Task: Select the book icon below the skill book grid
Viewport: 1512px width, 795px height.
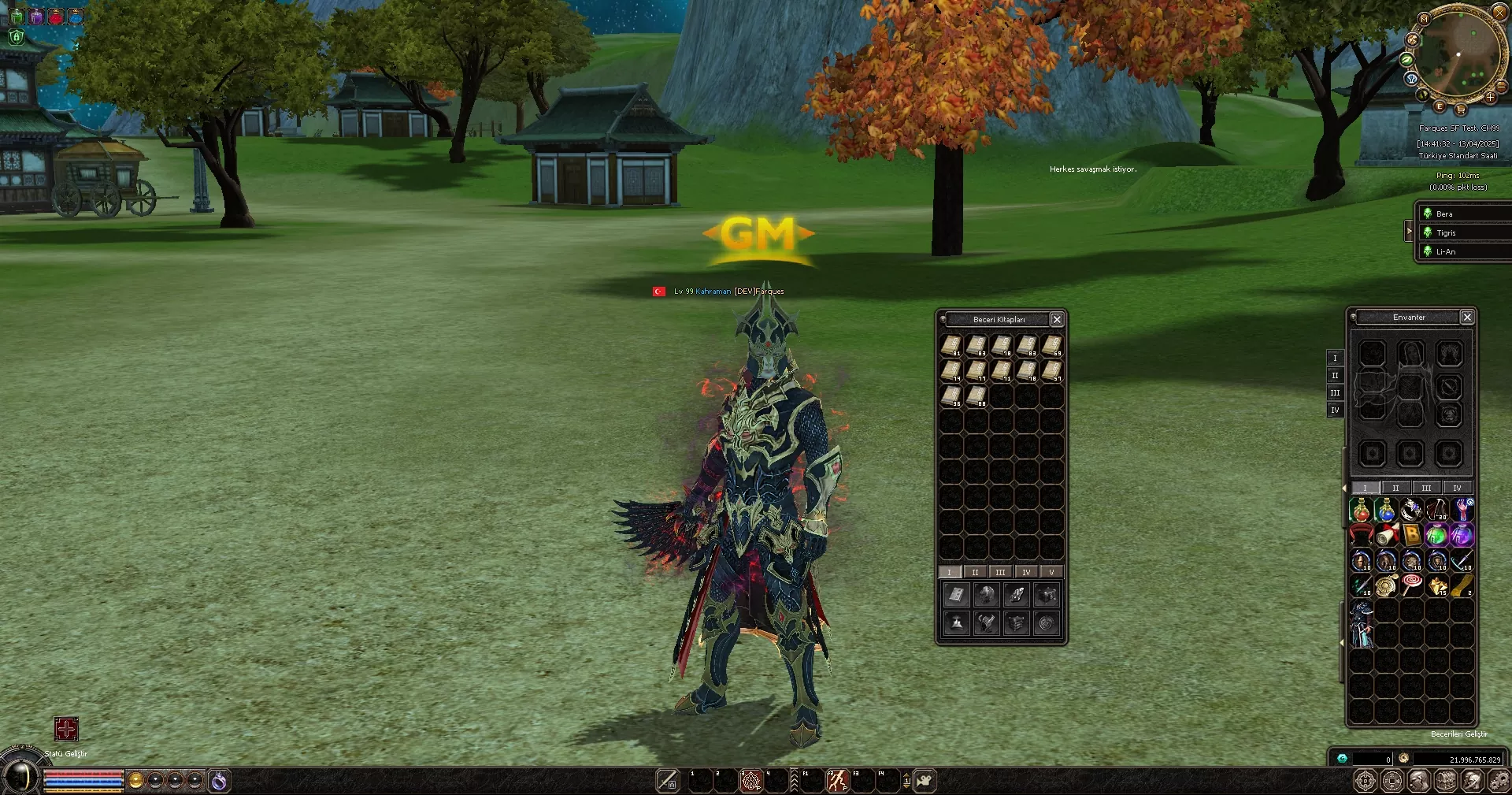Action: [x=957, y=595]
